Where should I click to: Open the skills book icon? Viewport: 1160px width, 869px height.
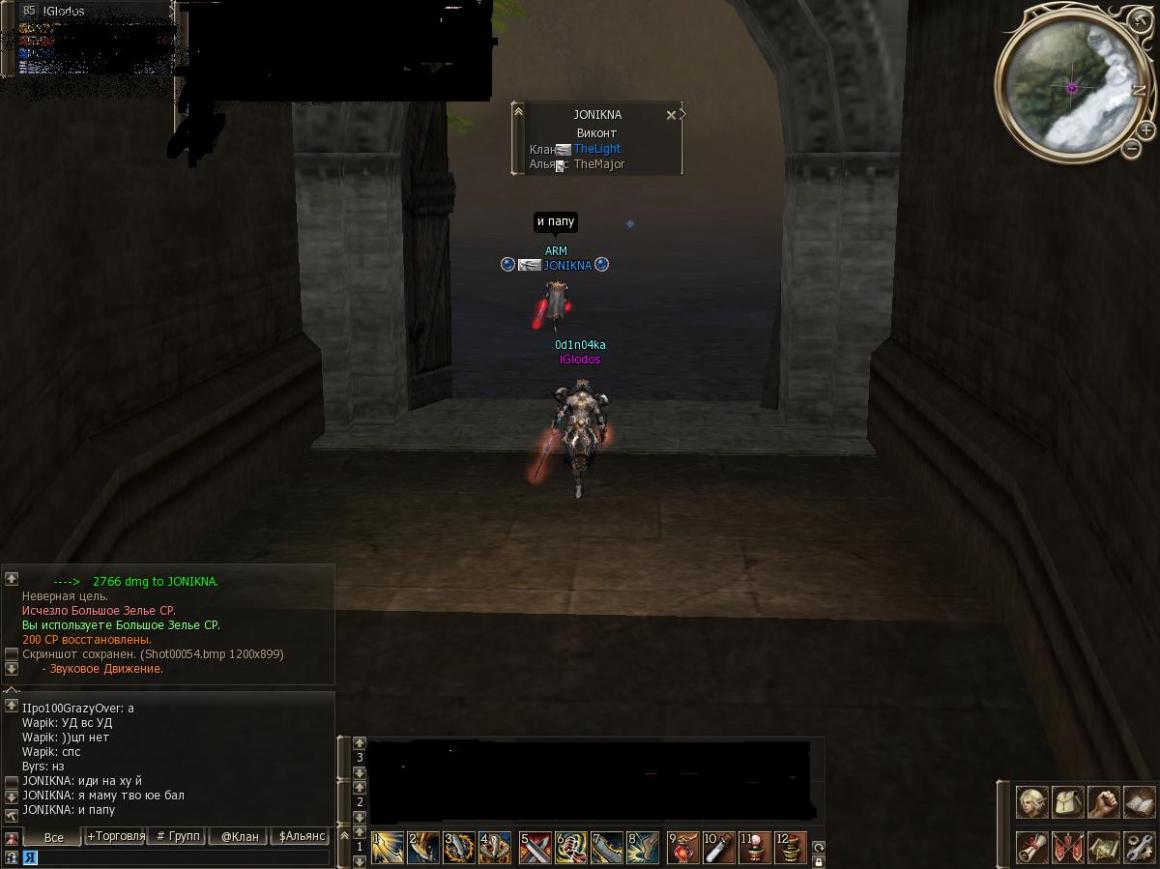coord(1138,801)
